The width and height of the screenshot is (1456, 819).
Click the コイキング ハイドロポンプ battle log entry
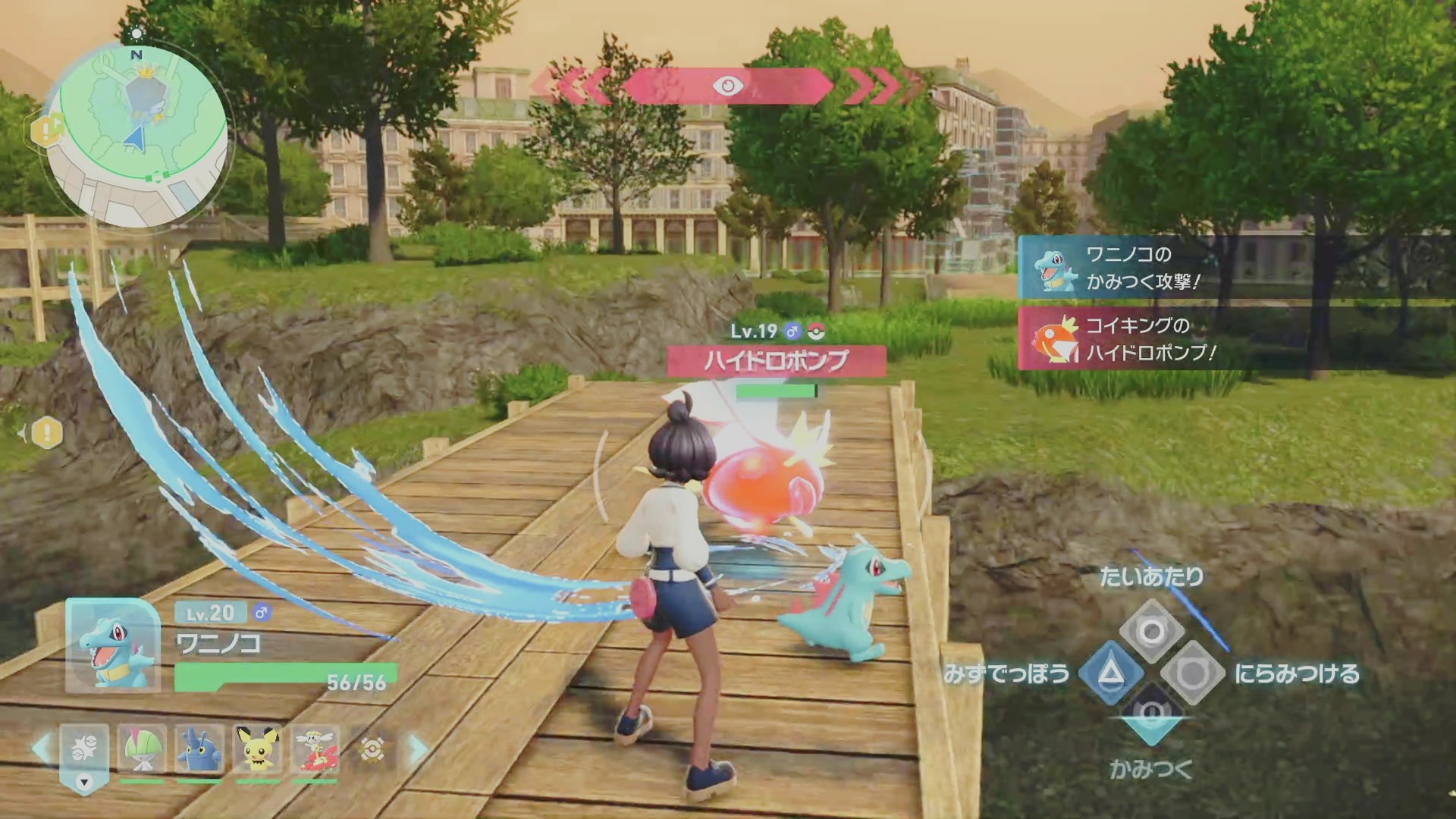point(1137,339)
